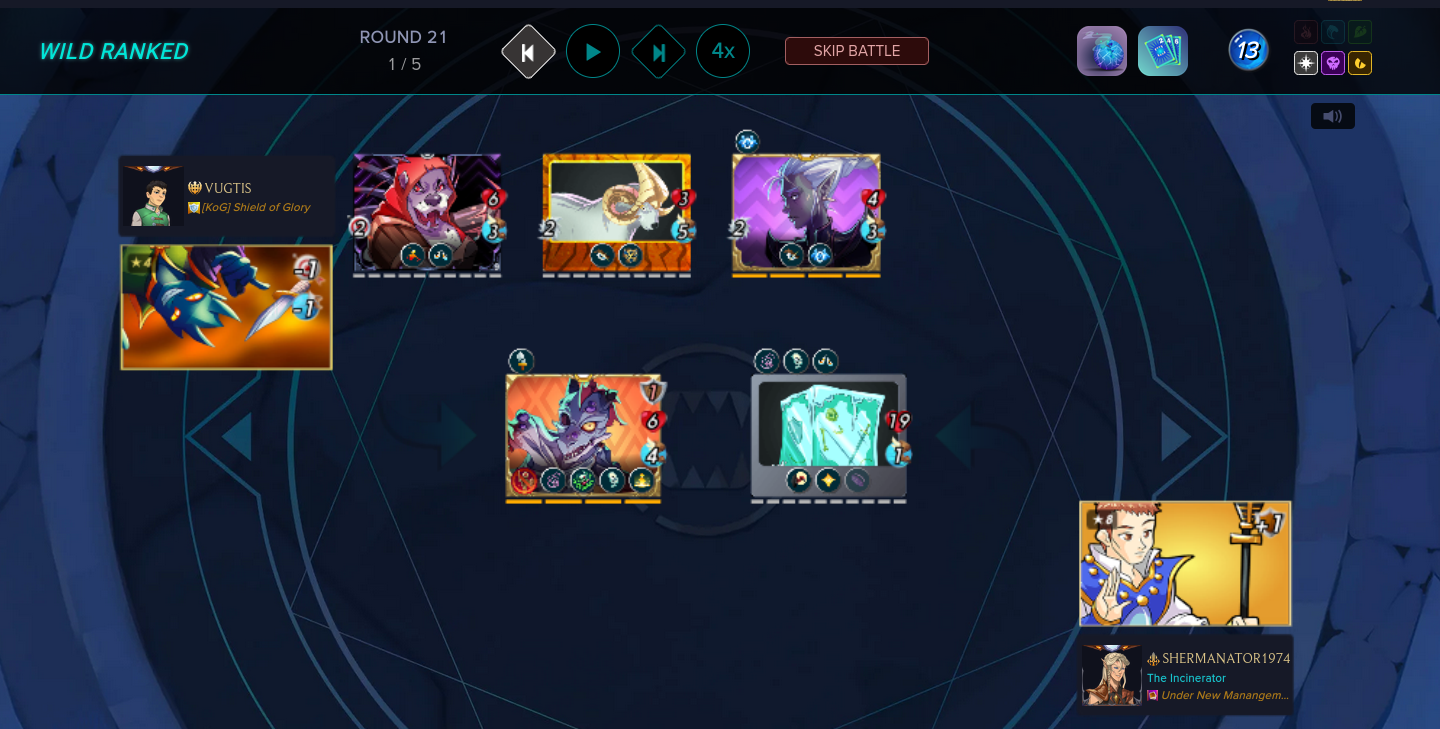1440x729 pixels.
Task: Play the battle replay
Action: (x=593, y=51)
